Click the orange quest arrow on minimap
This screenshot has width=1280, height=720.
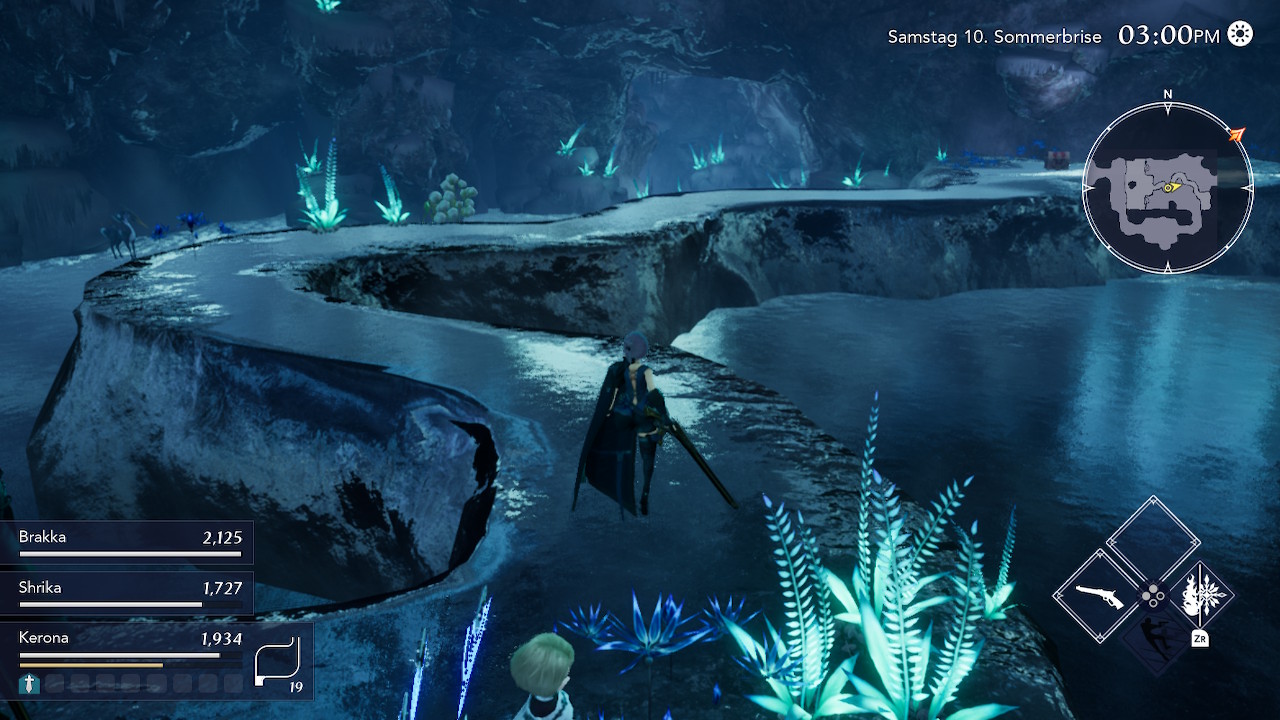pos(1237,134)
